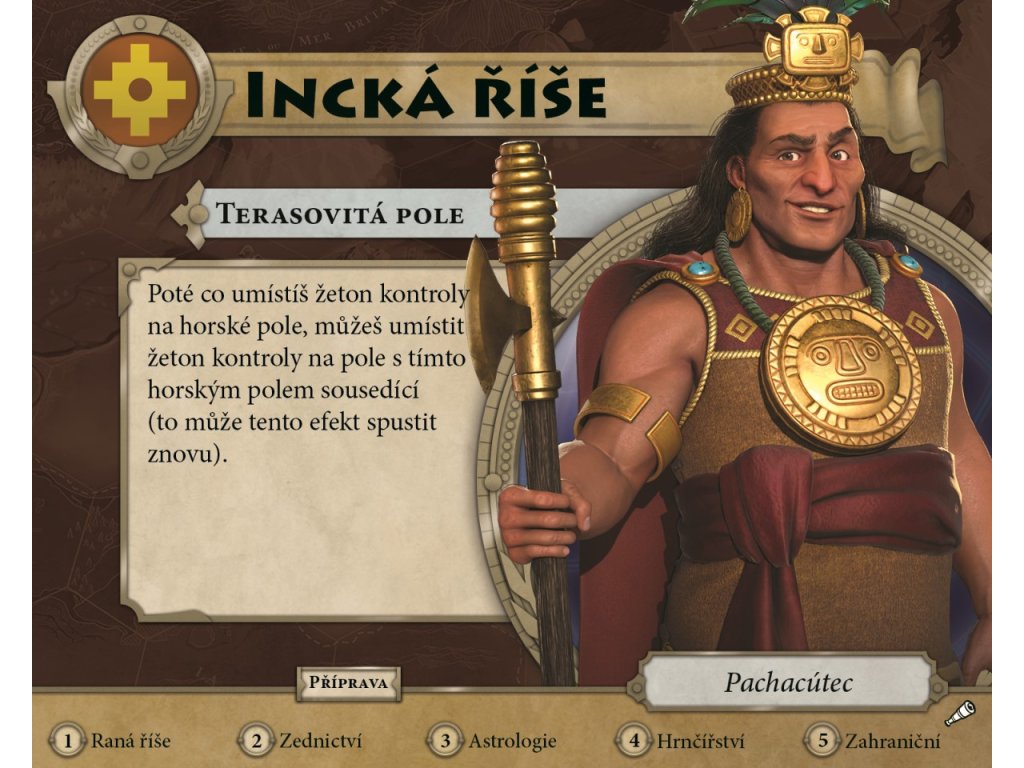Image resolution: width=1024 pixels, height=768 pixels.
Task: Choose Zednictví in the setup row
Action: (301, 741)
